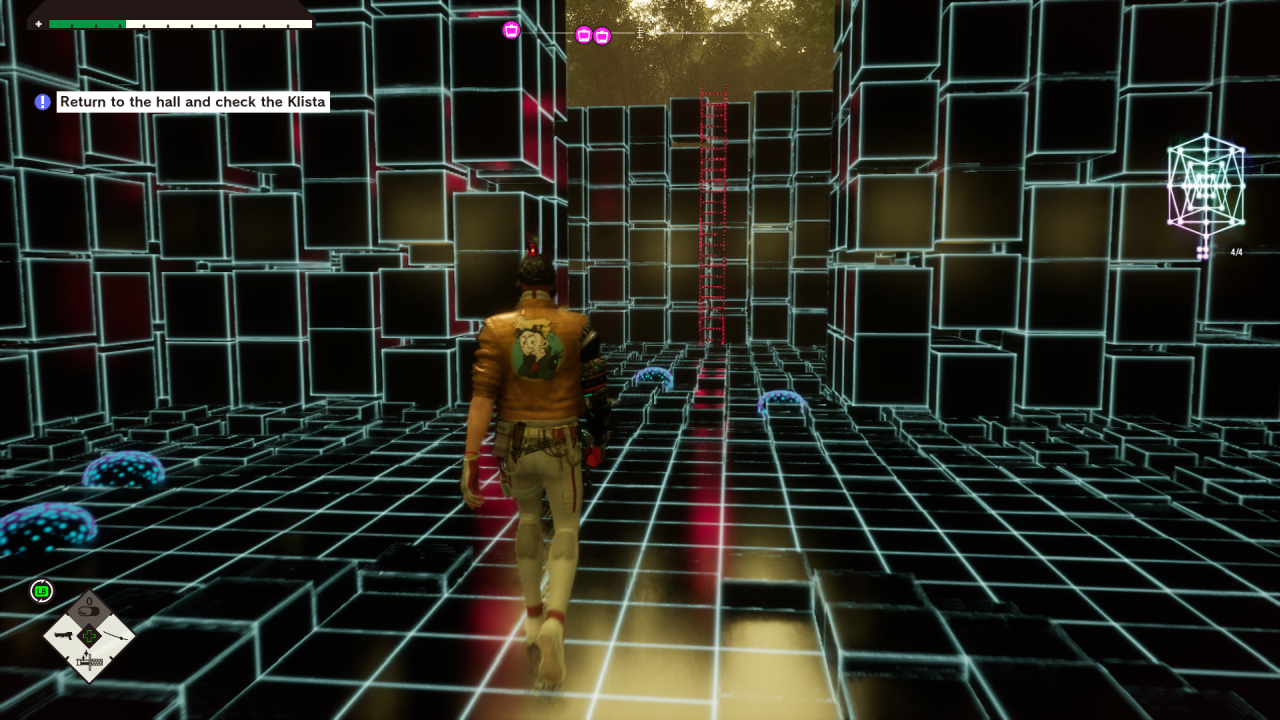The image size is (1280, 720).
Task: Select the rightmost pink compass marker
Action: [602, 36]
